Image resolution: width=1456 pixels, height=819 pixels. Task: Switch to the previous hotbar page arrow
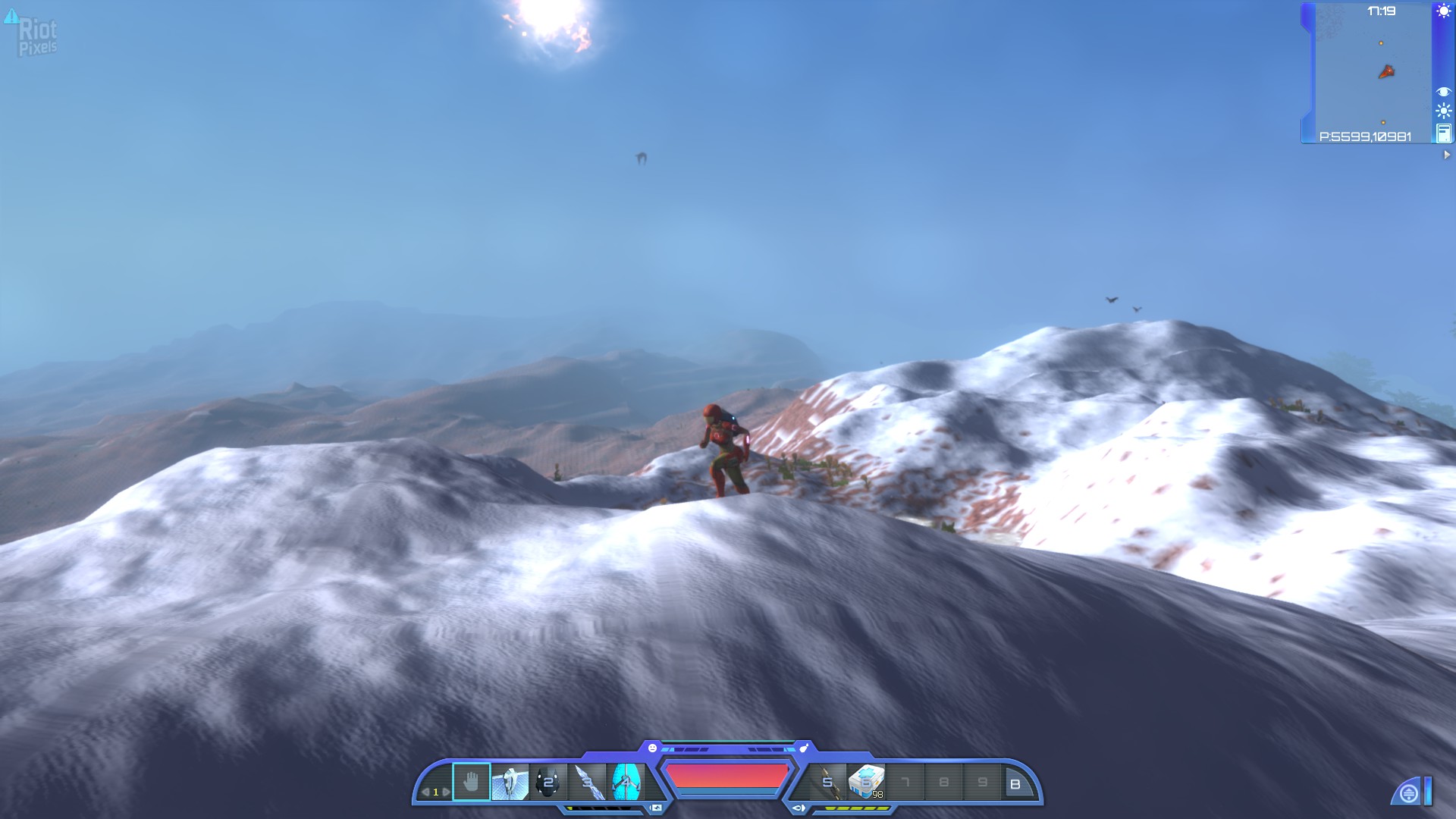pos(425,792)
